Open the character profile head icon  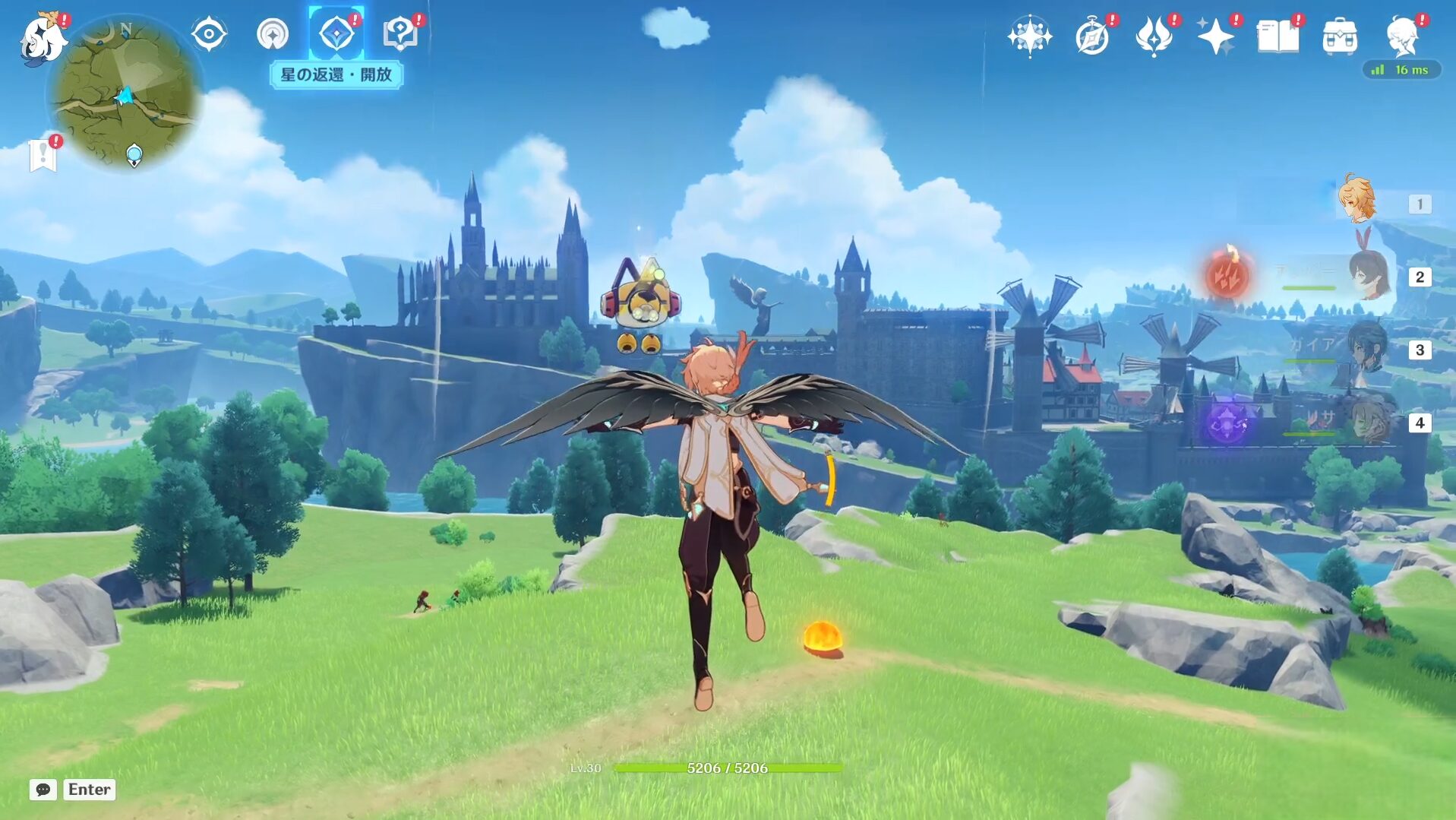pos(1402,36)
